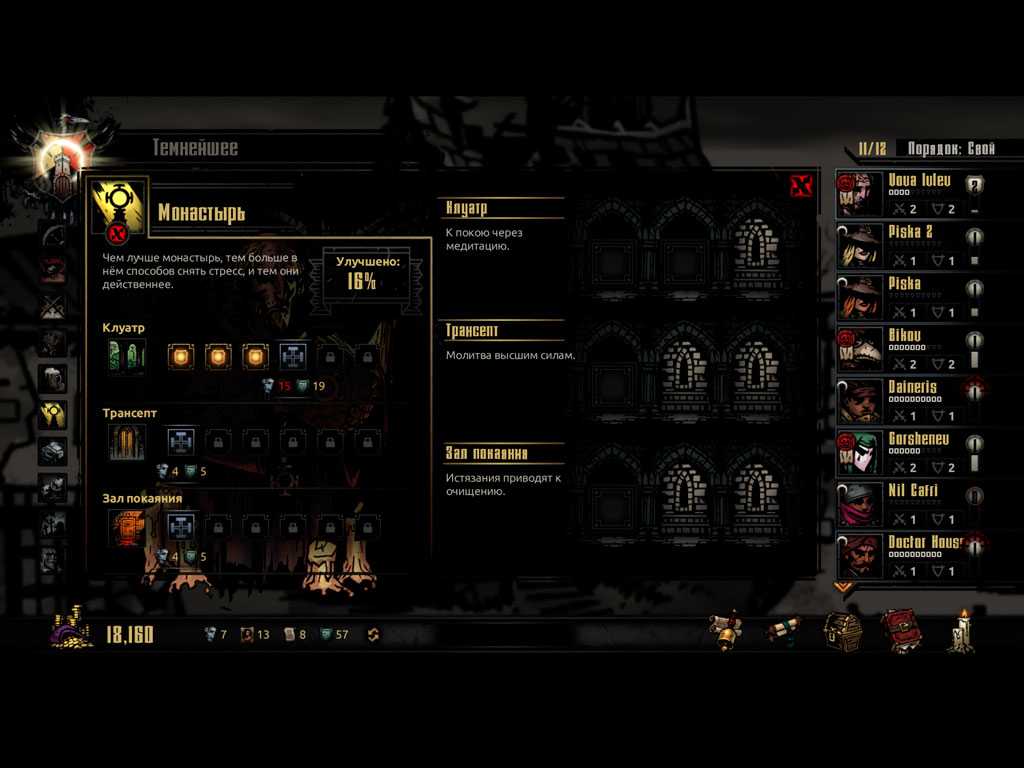Buy the next Cloister upgrade

[292, 355]
